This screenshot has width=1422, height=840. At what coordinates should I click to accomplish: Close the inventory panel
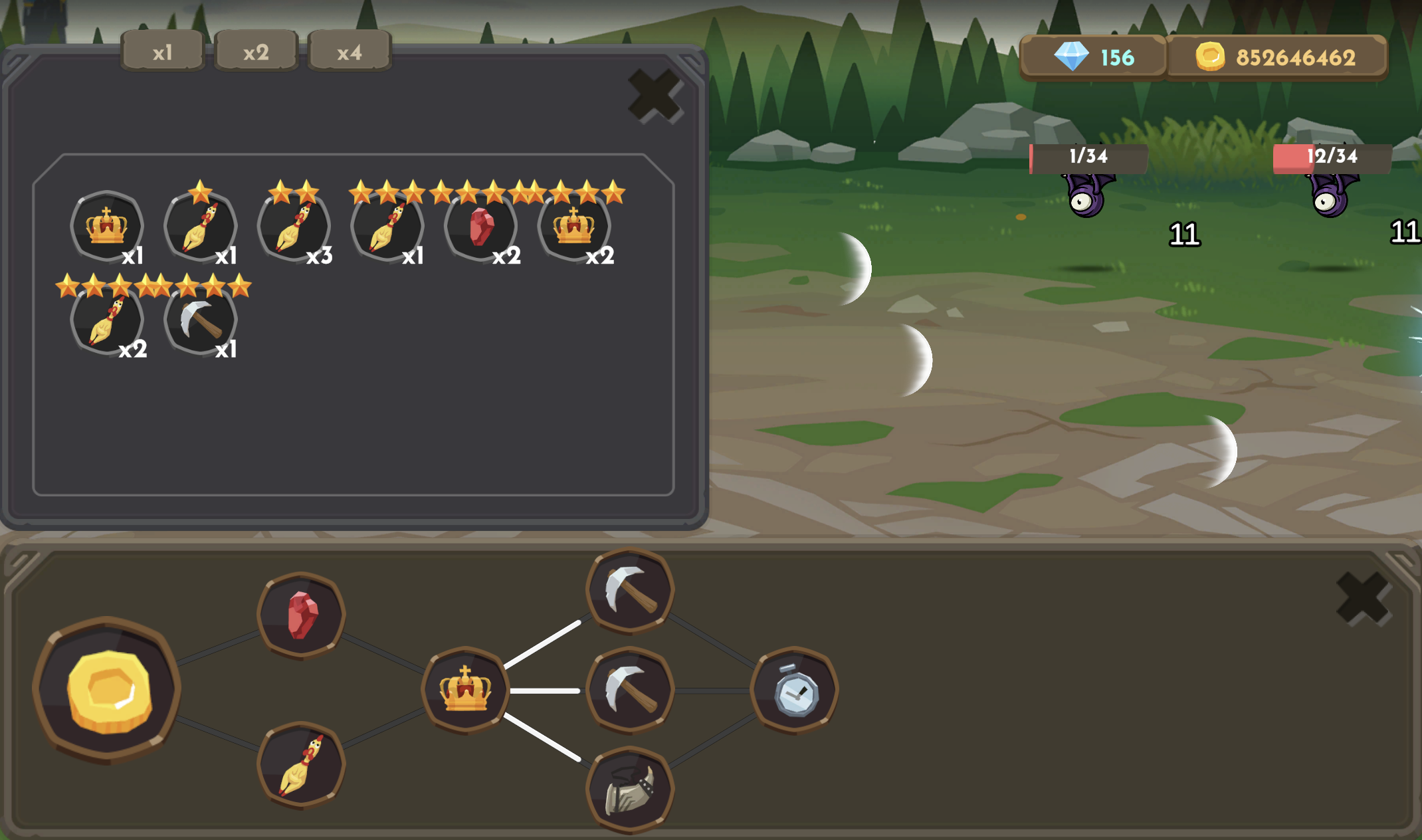(655, 96)
